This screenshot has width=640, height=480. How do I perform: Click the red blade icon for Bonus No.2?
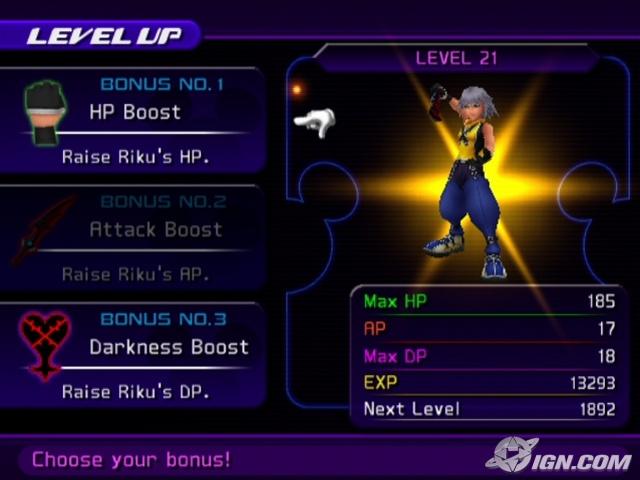coord(43,230)
